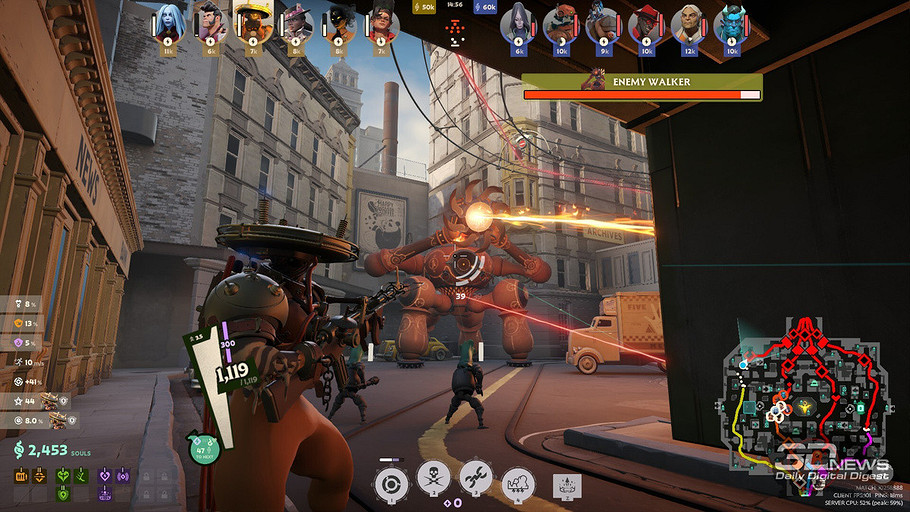
Task: Activate the skull and crossbones ability
Action: coord(433,483)
